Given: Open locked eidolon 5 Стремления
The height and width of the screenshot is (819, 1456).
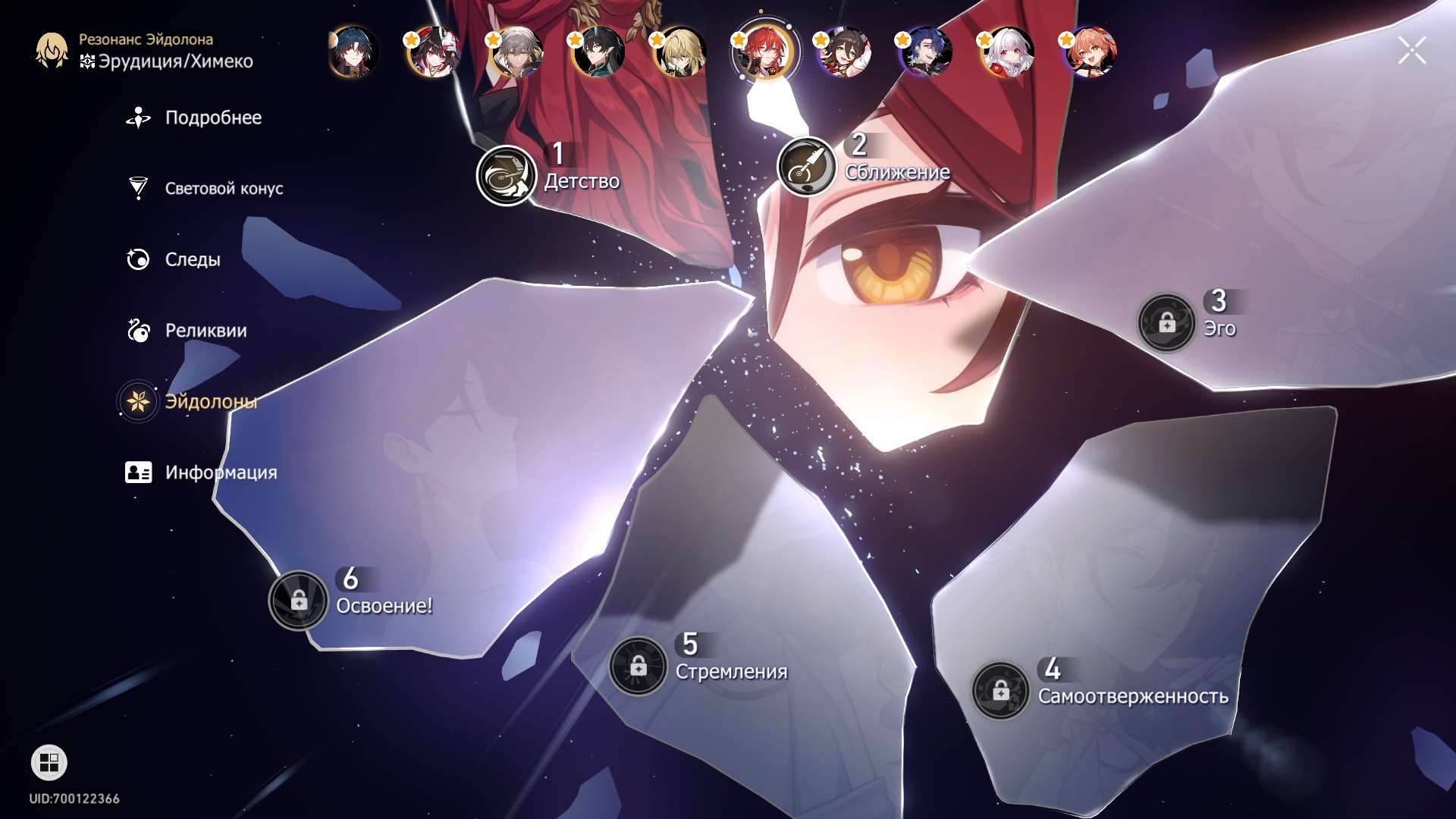Looking at the screenshot, I should pos(639,667).
